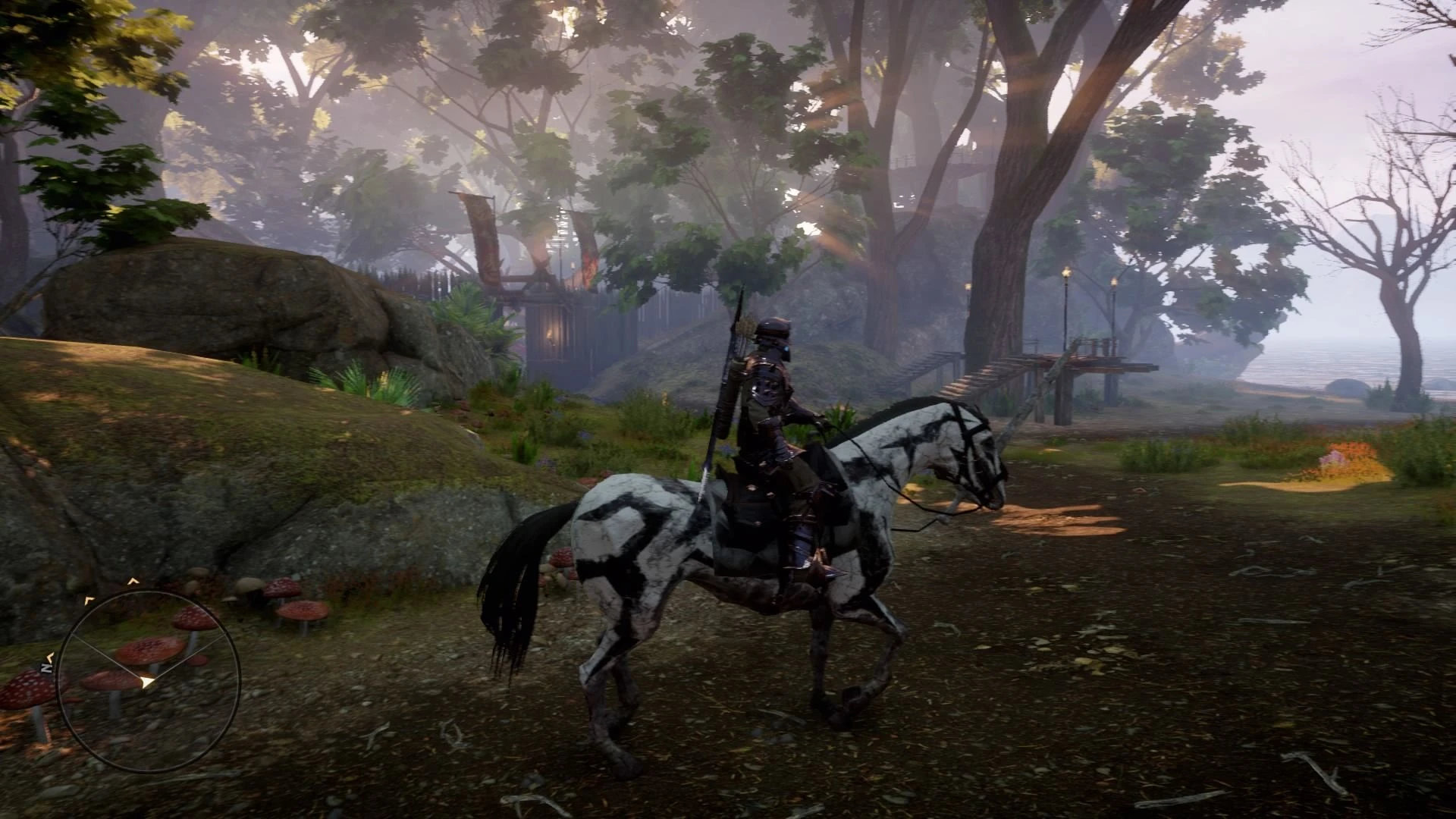Select the north 'N' marker on the compass
Image resolution: width=1456 pixels, height=819 pixels.
[x=45, y=666]
